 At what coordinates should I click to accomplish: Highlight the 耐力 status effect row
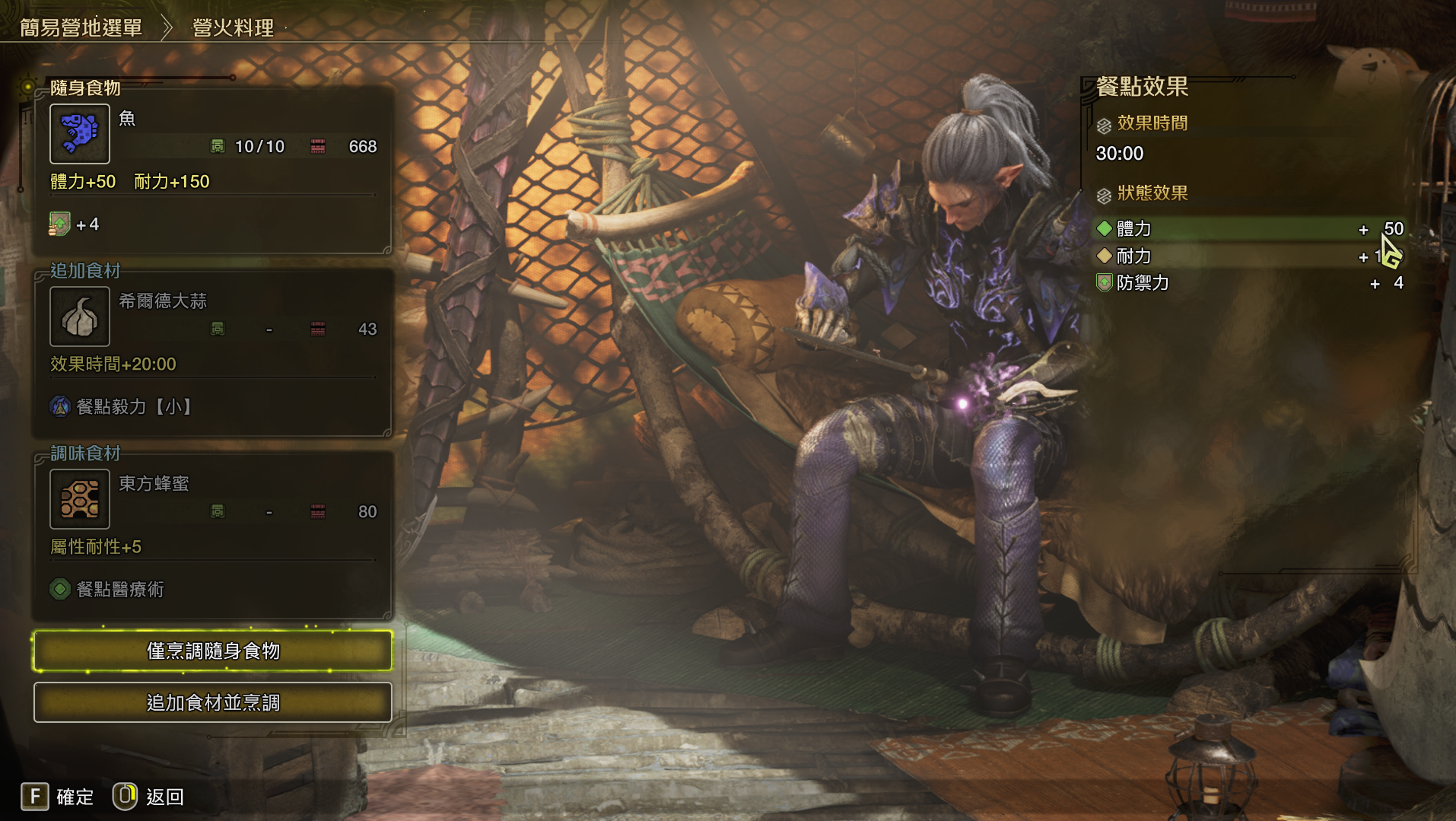(x=1248, y=256)
